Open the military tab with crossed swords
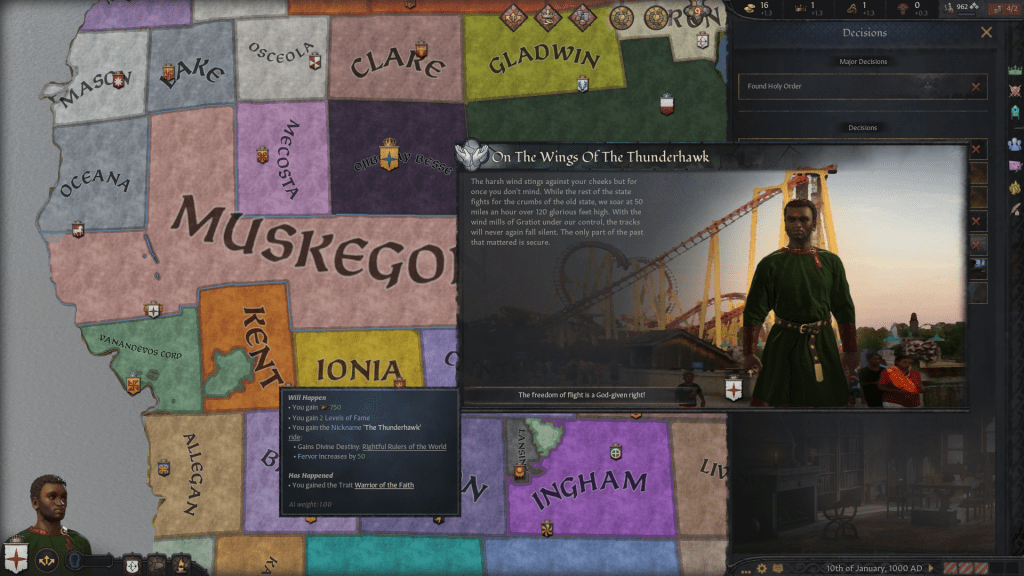The height and width of the screenshot is (576, 1024). click(1015, 90)
